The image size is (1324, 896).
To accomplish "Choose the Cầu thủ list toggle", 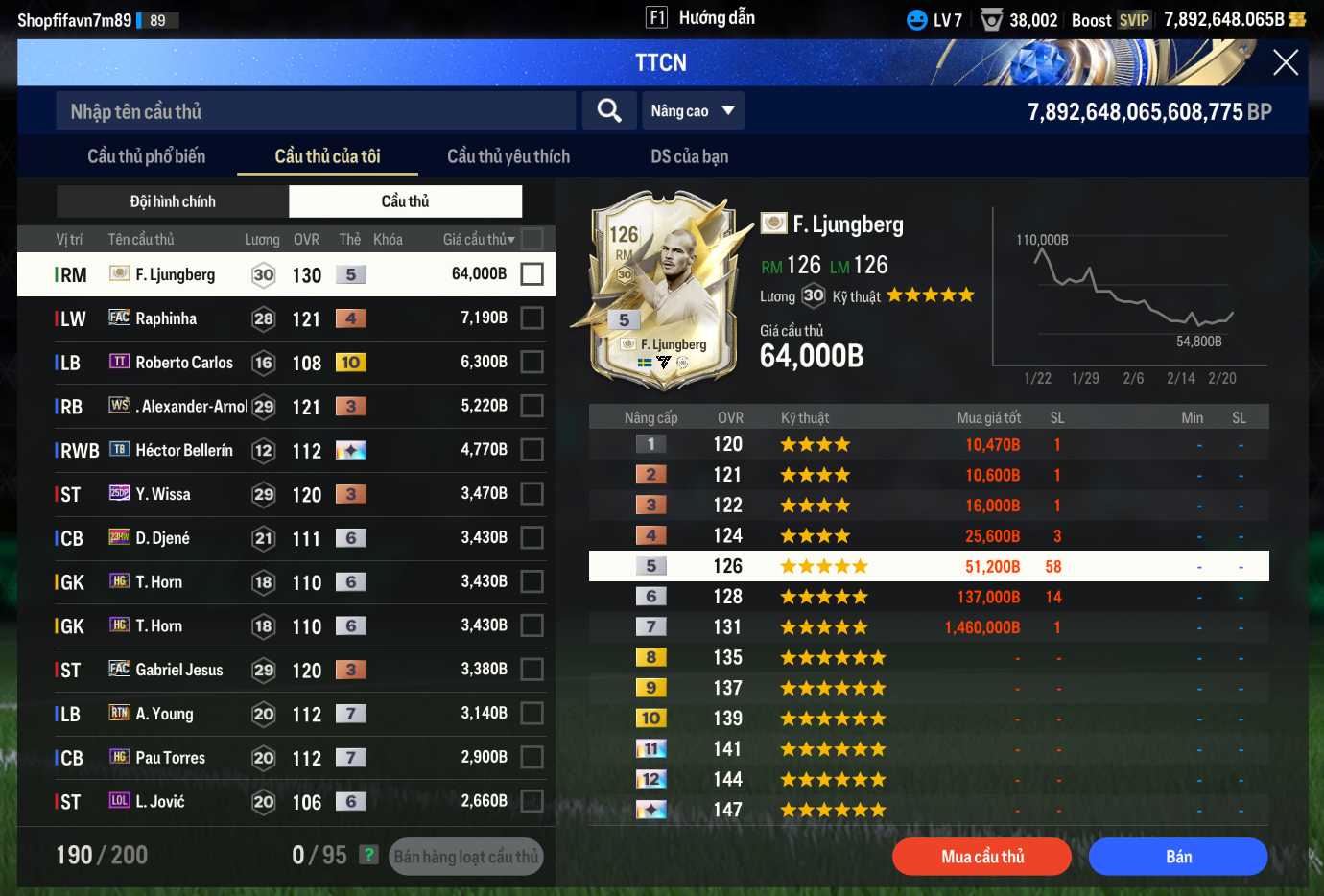I will coord(405,201).
